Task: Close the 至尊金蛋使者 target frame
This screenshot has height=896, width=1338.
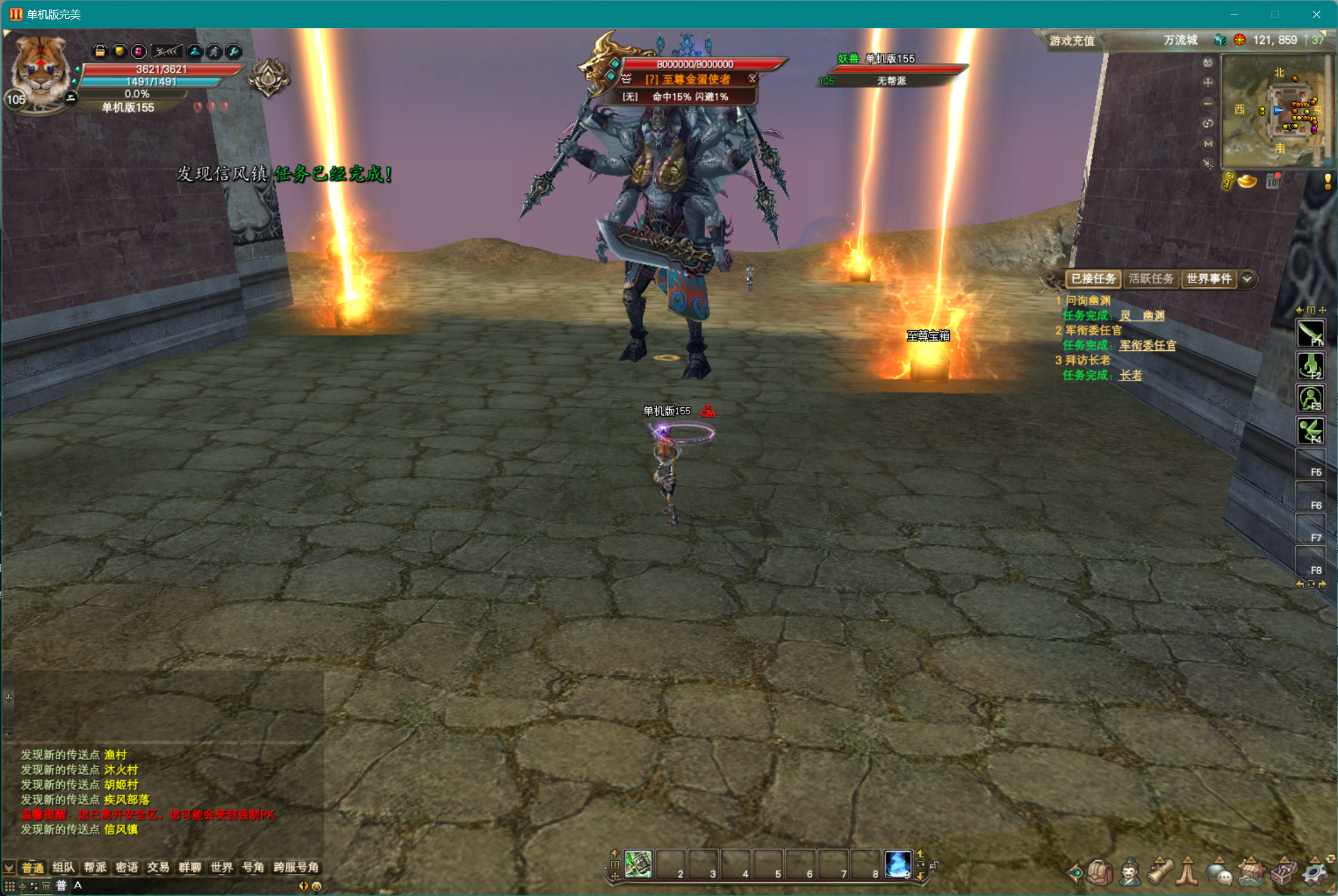Action: coord(752,79)
